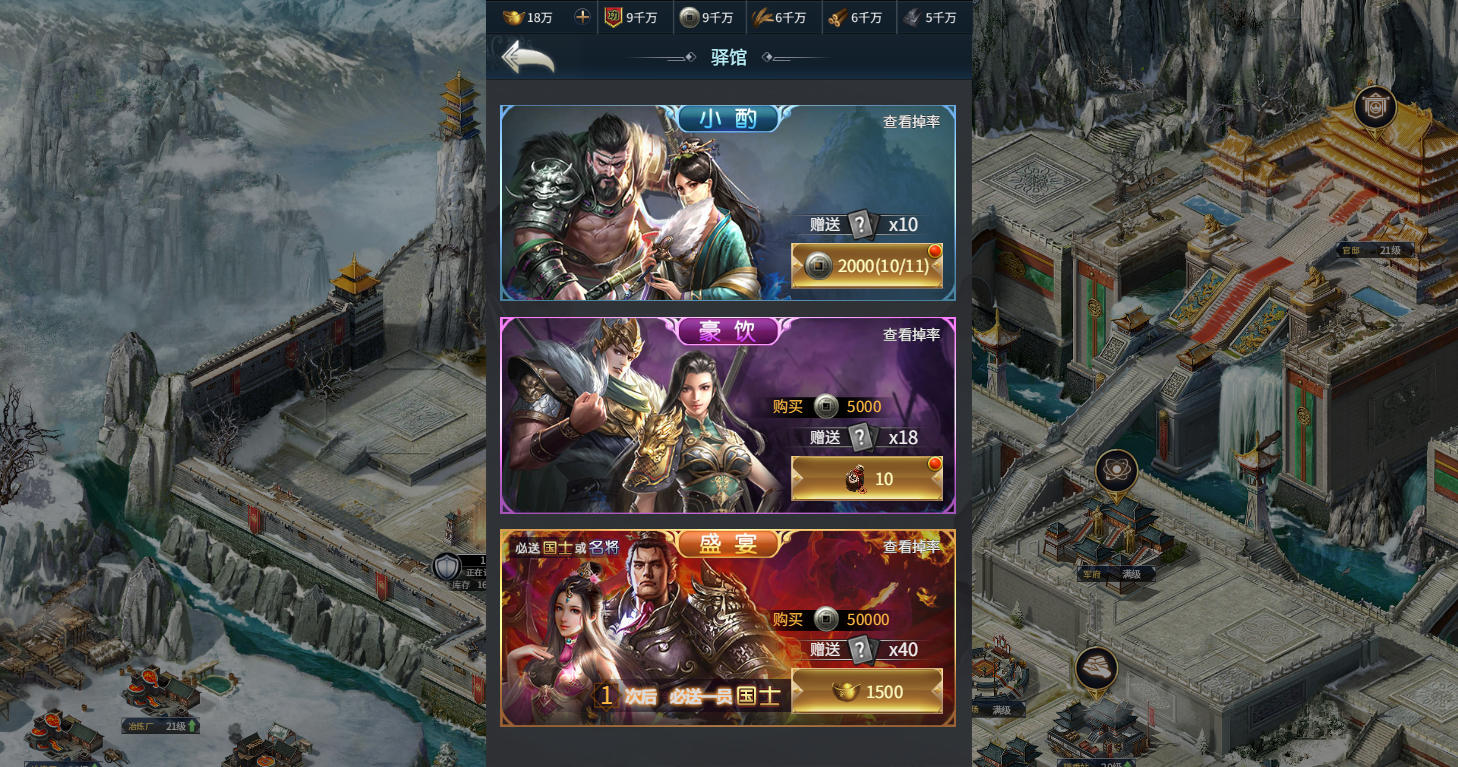1458x767 pixels.
Task: View drop rates for 盛宴 banner
Action: click(911, 547)
